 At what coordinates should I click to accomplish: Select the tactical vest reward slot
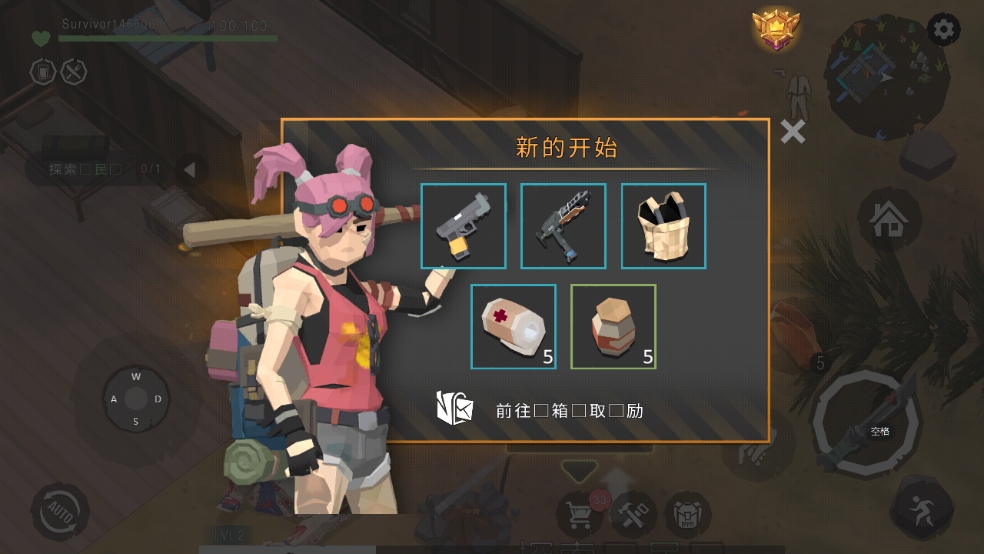[663, 226]
